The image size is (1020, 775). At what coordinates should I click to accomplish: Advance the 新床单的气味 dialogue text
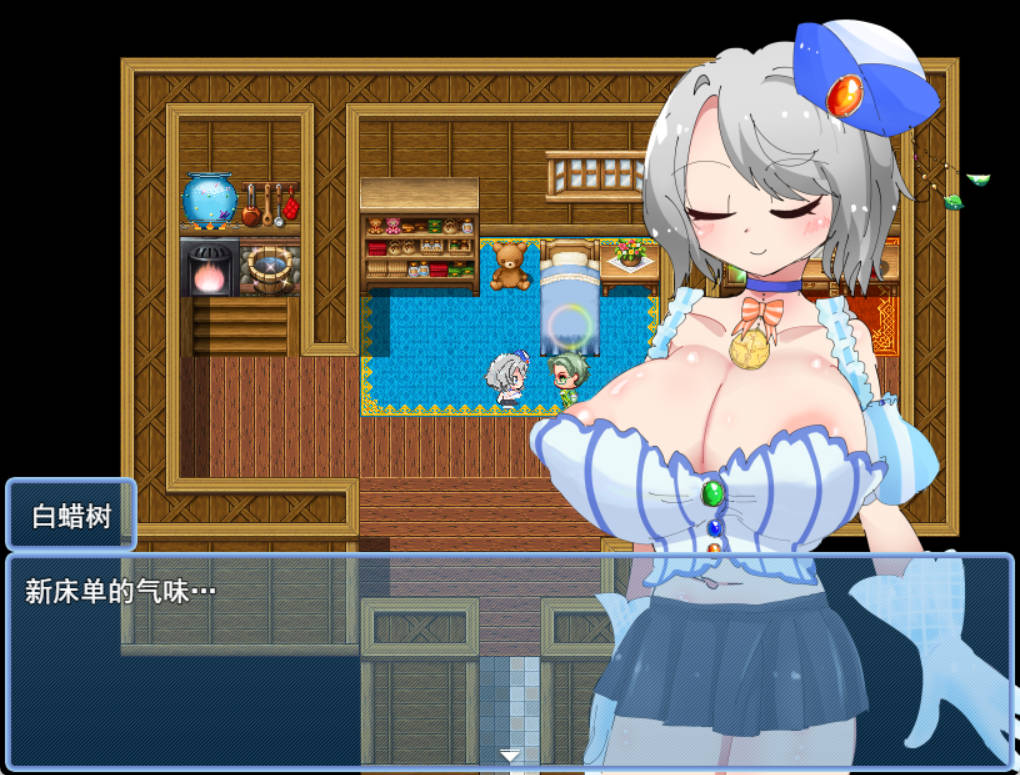point(300,660)
